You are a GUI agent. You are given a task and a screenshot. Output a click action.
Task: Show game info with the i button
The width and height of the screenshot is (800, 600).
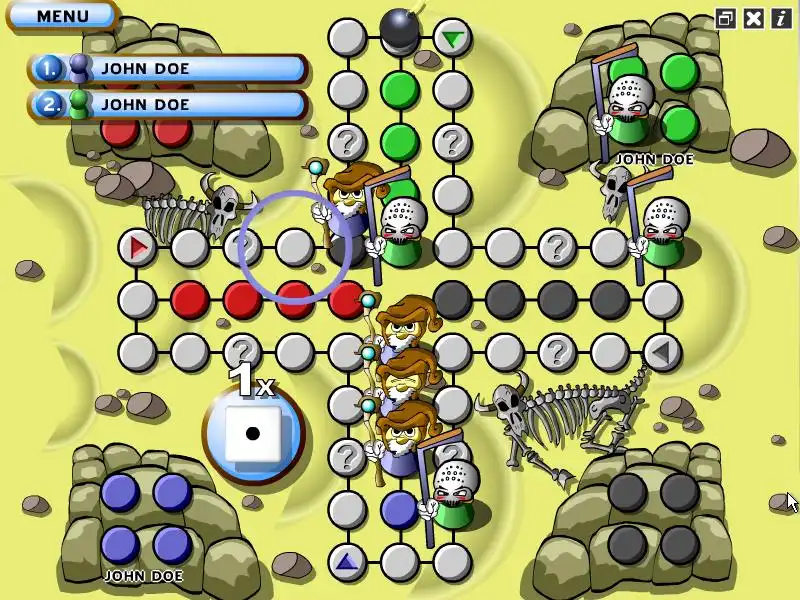tap(780, 18)
